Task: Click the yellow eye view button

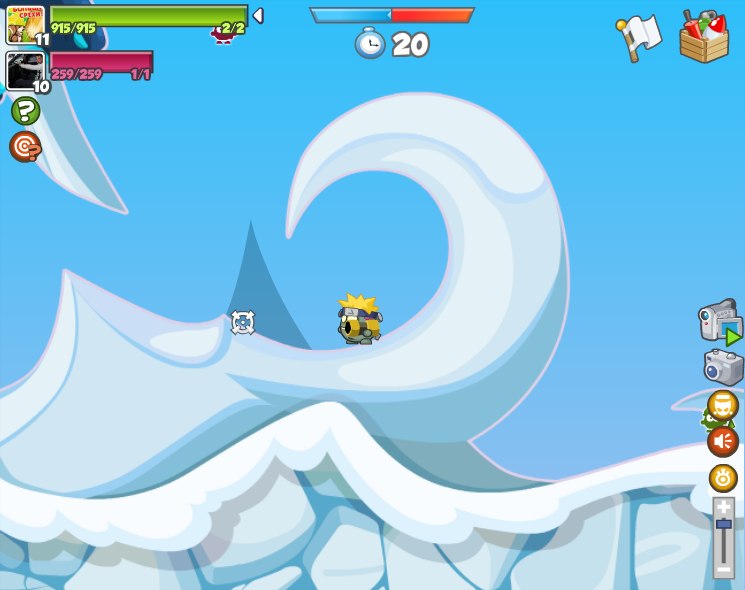Action: (x=723, y=478)
